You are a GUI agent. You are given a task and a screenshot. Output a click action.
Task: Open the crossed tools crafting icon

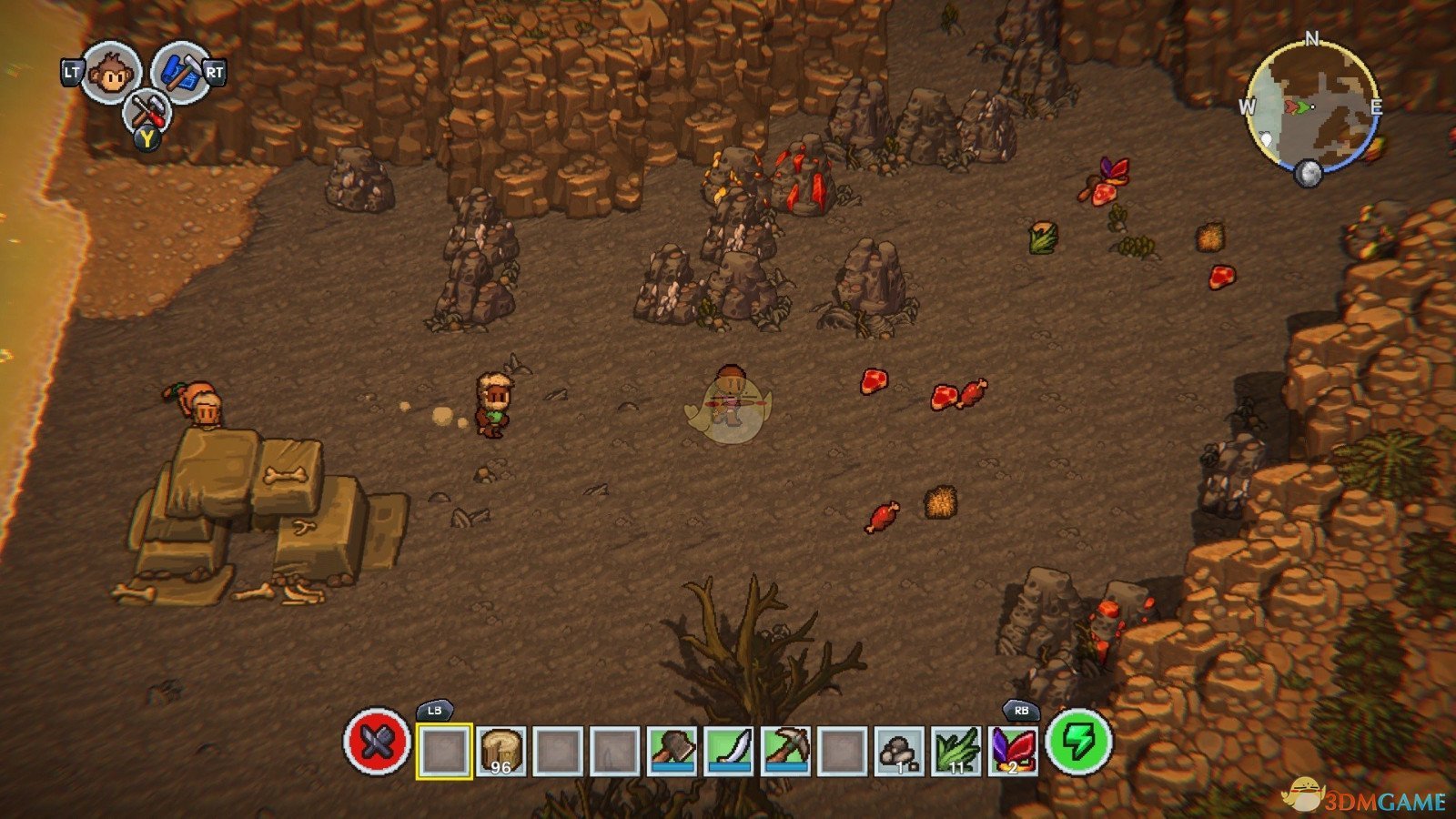[x=147, y=114]
